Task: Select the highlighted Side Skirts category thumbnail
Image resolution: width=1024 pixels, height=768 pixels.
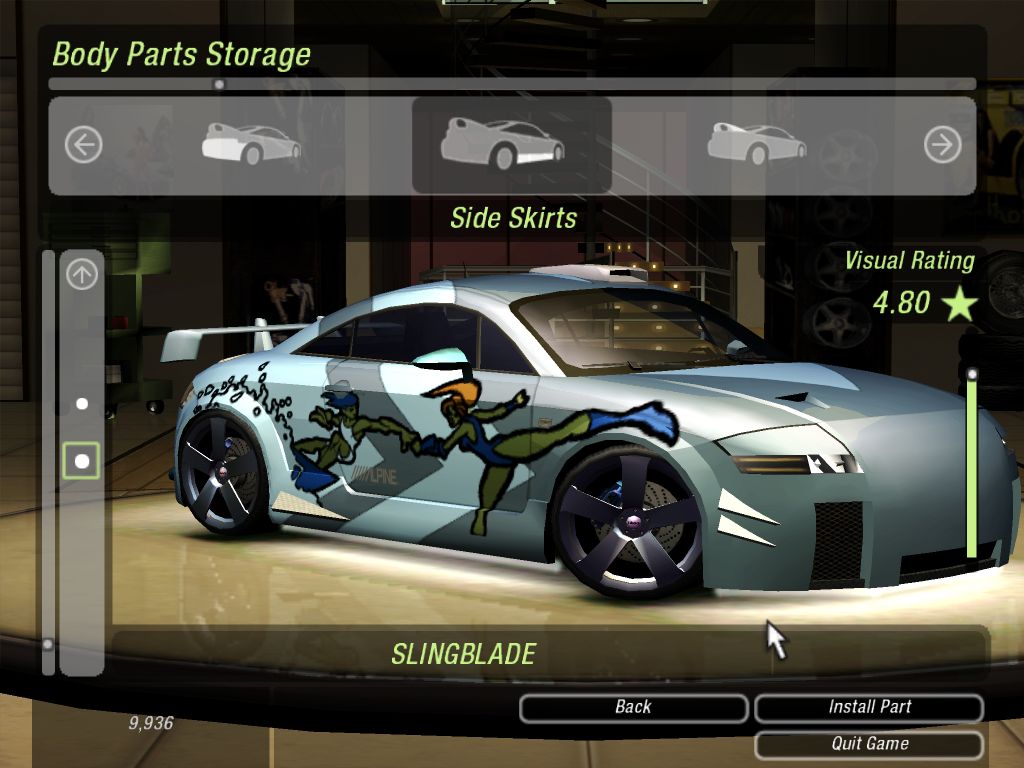Action: (x=502, y=144)
